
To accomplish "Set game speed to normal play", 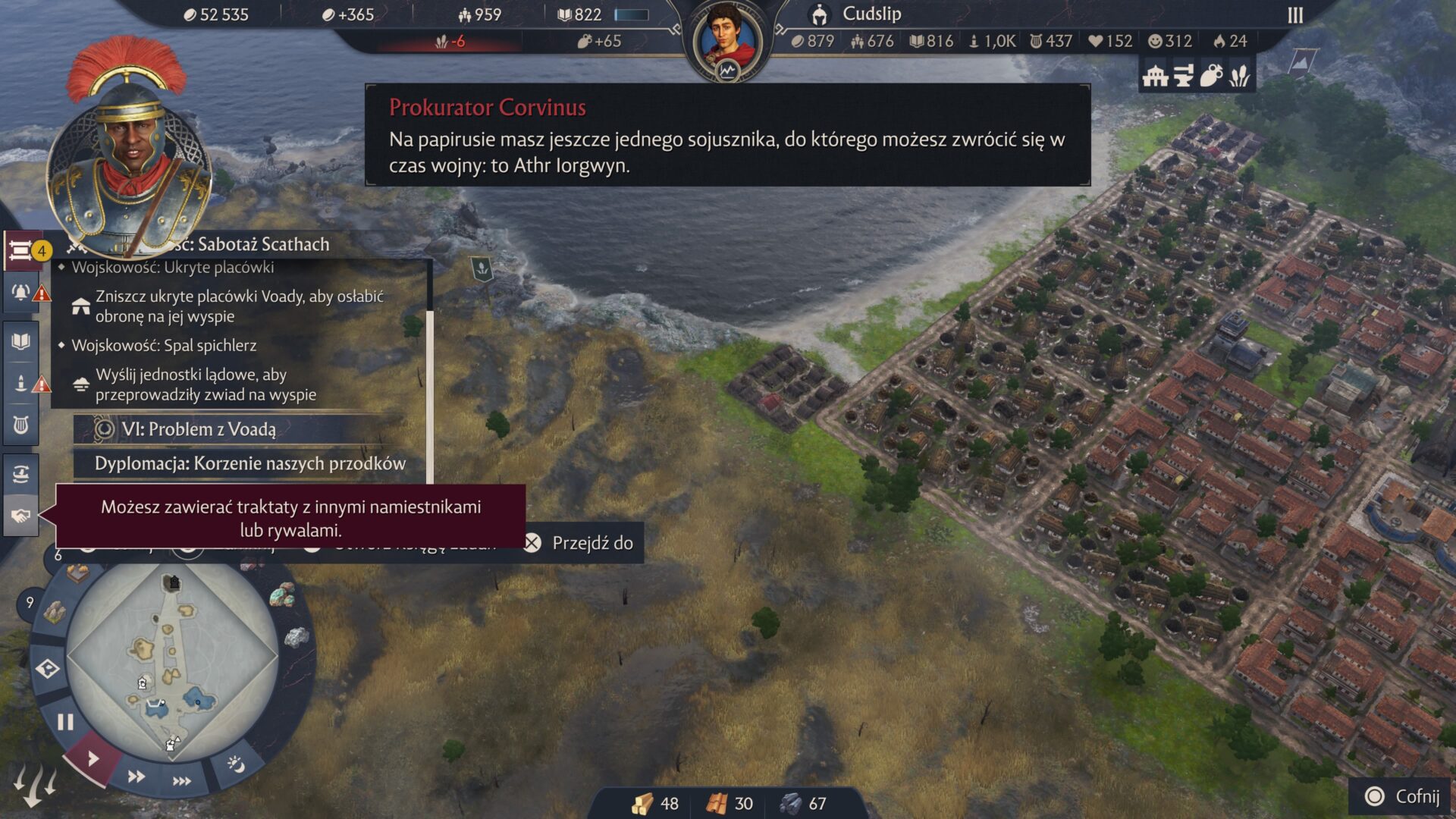I will coord(93,758).
